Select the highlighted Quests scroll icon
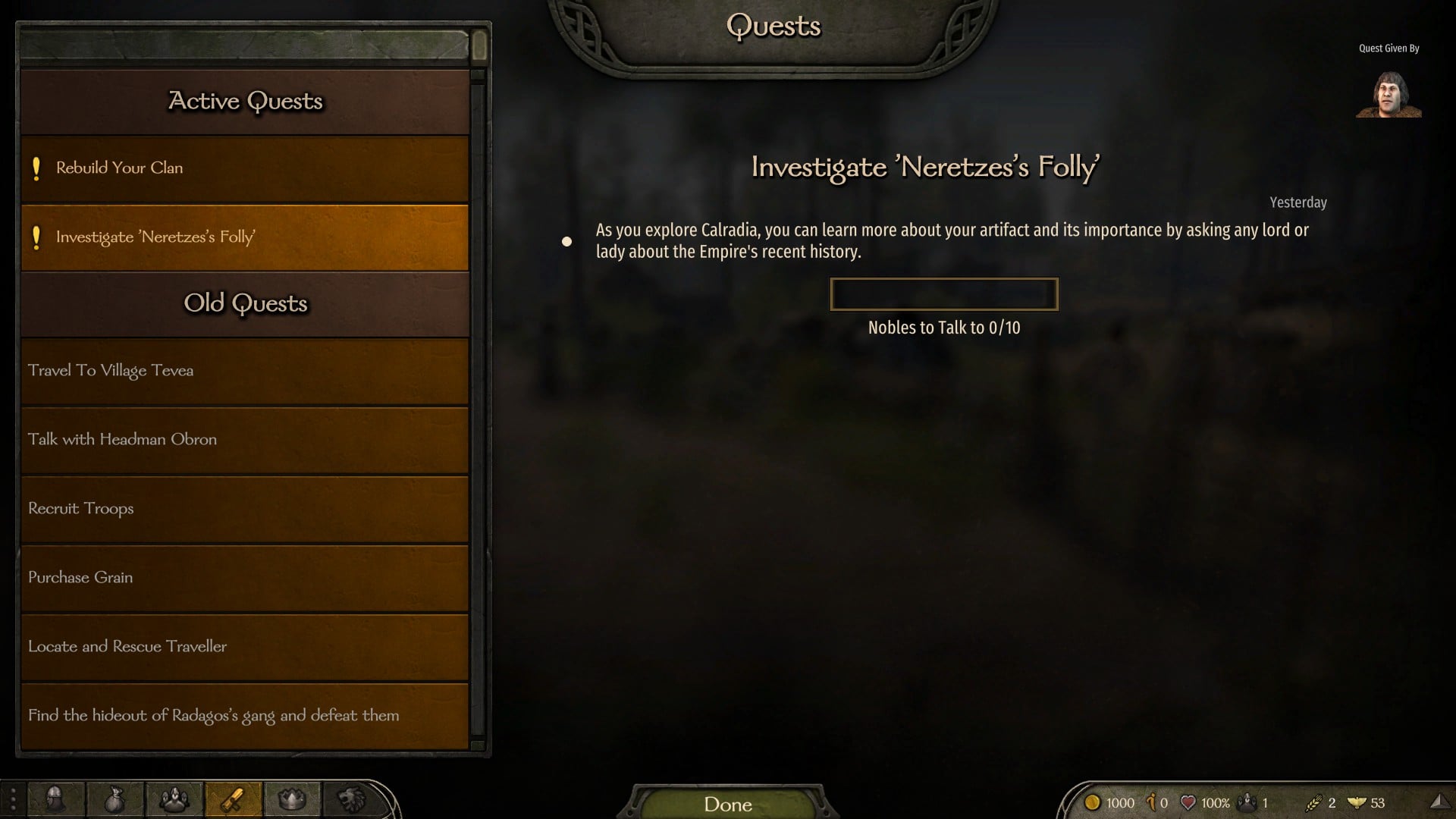 [234, 800]
